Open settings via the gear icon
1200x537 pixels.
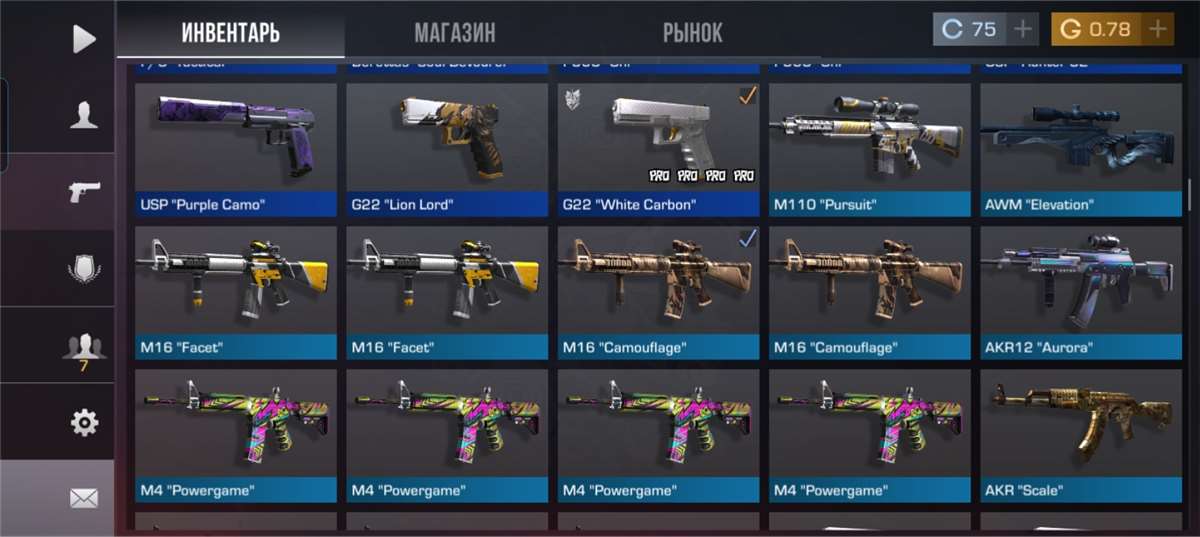pos(84,422)
